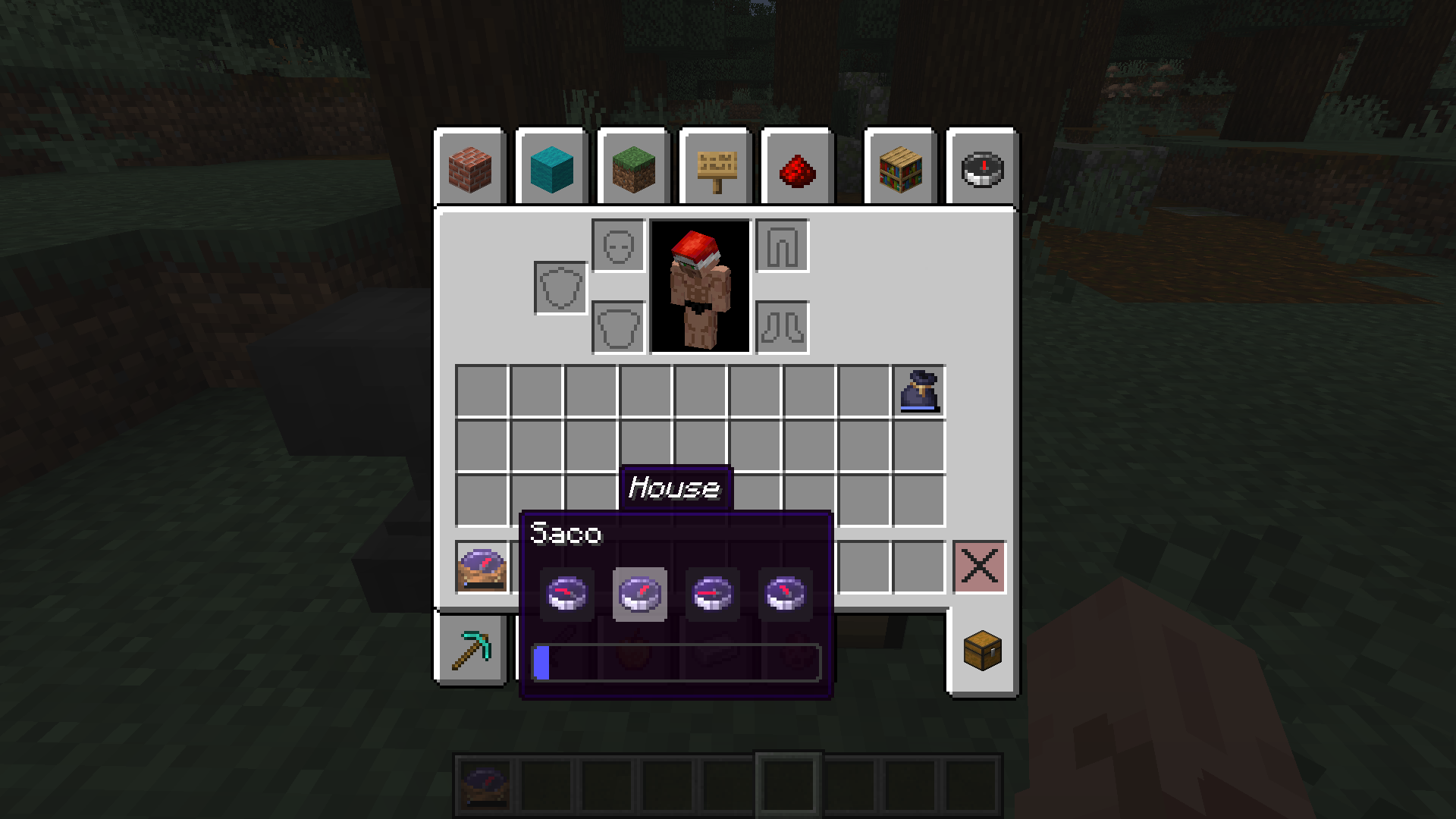Click the grass block Natural Blocks tab icon
Viewport: 1456px width, 819px height.
pos(633,169)
